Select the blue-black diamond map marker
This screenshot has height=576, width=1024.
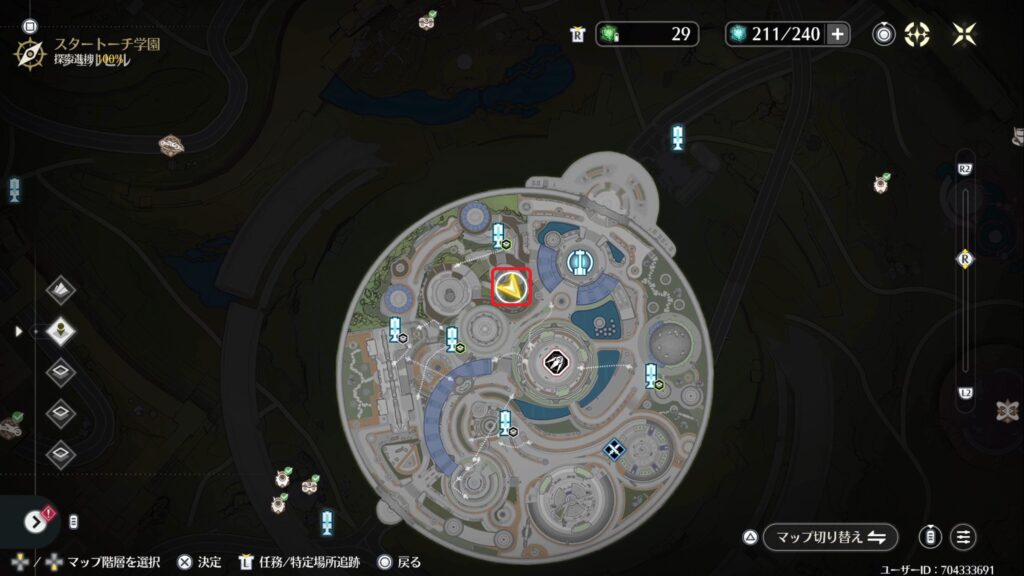pyautogui.click(x=613, y=451)
